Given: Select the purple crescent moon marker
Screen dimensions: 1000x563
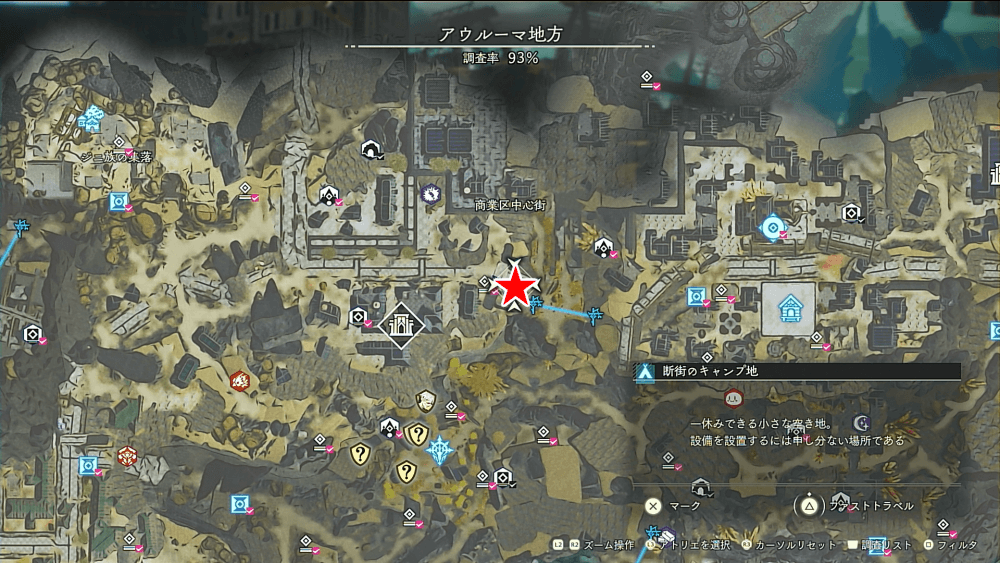Looking at the screenshot, I should [862, 423].
